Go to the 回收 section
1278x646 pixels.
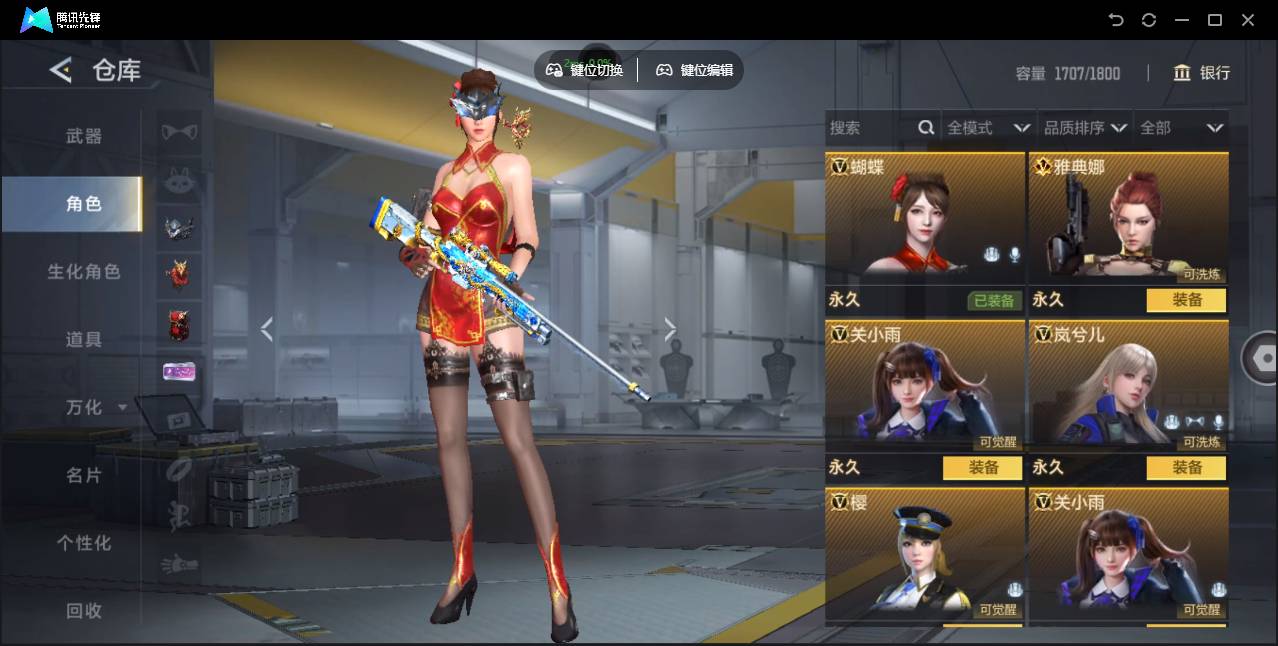(84, 611)
